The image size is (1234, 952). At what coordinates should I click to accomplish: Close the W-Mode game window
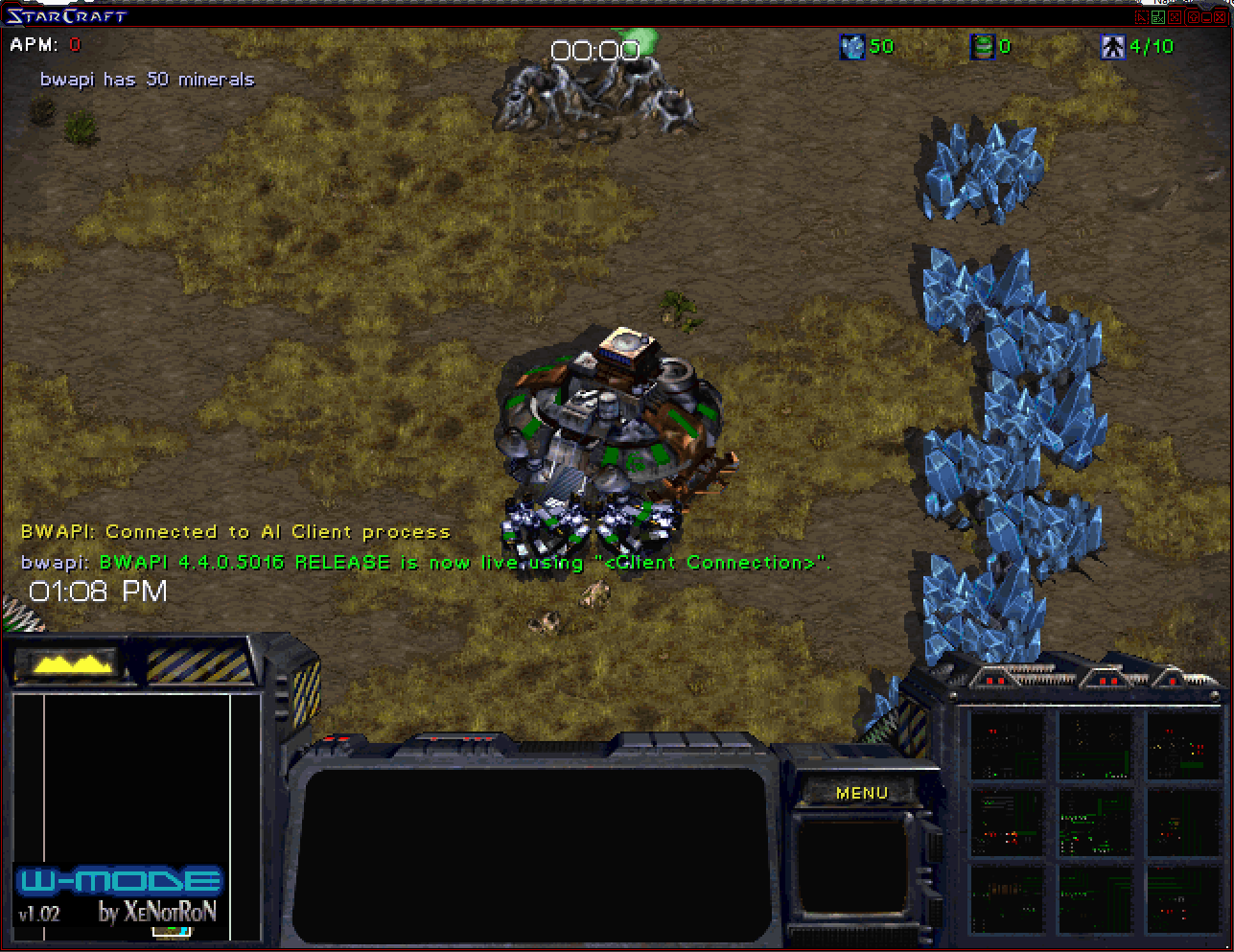pos(1218,16)
